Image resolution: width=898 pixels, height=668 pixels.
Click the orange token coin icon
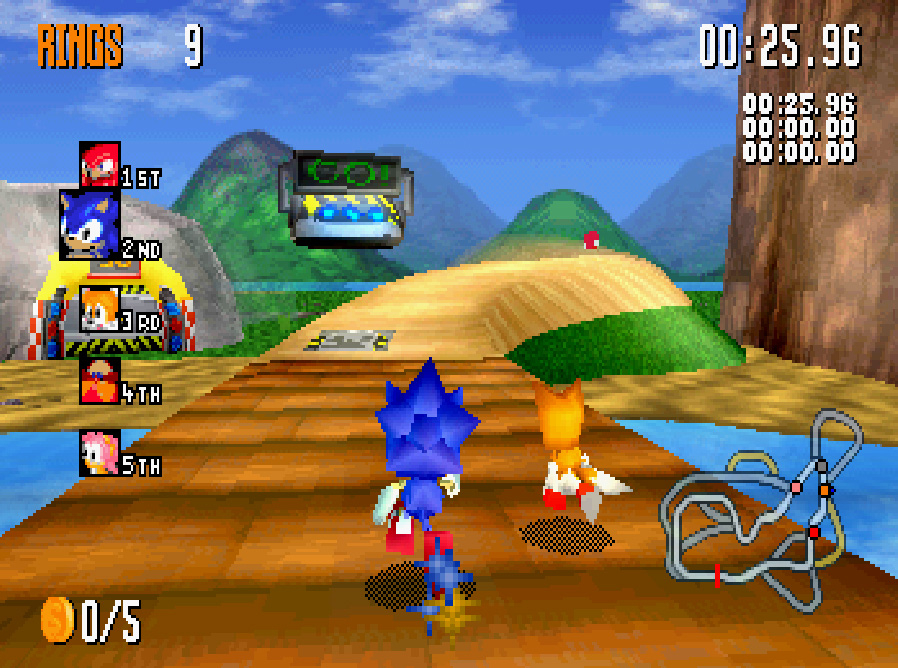57,620
